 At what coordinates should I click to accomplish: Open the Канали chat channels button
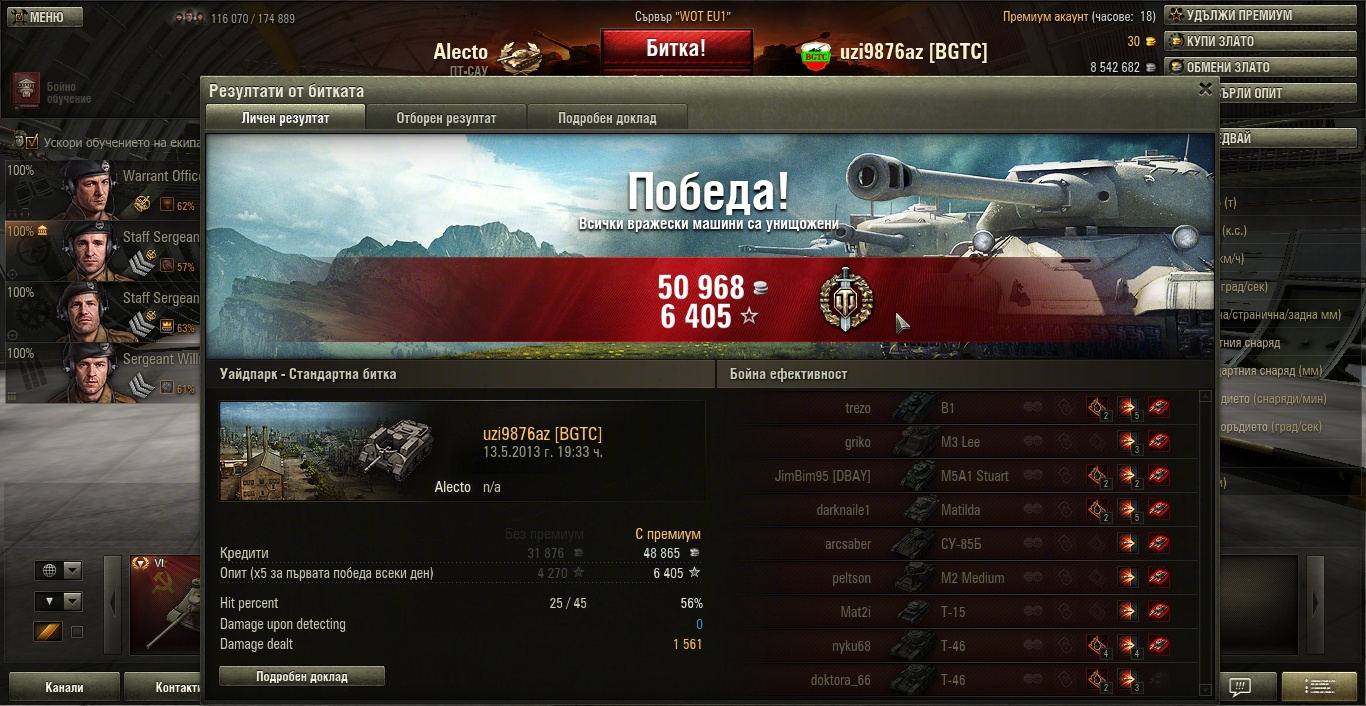64,688
